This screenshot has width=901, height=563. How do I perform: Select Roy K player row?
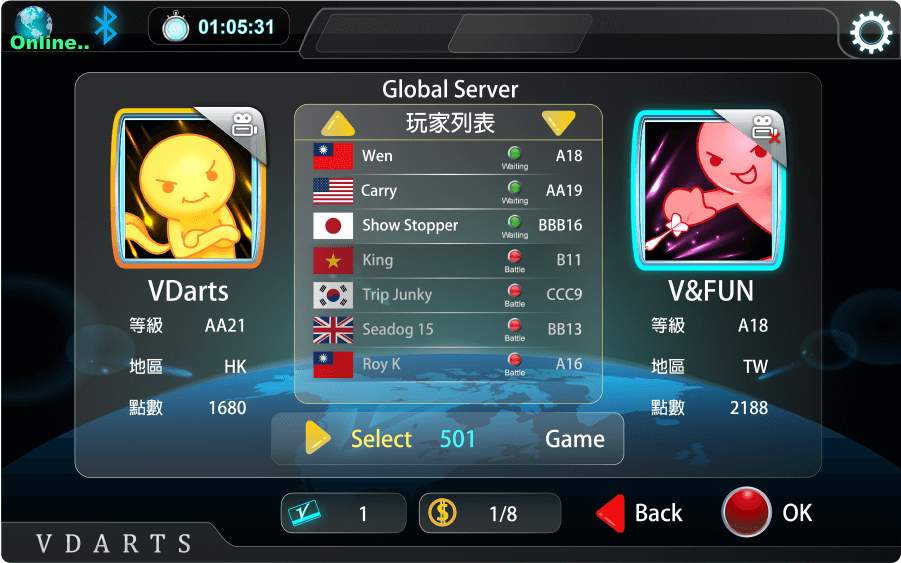point(448,364)
